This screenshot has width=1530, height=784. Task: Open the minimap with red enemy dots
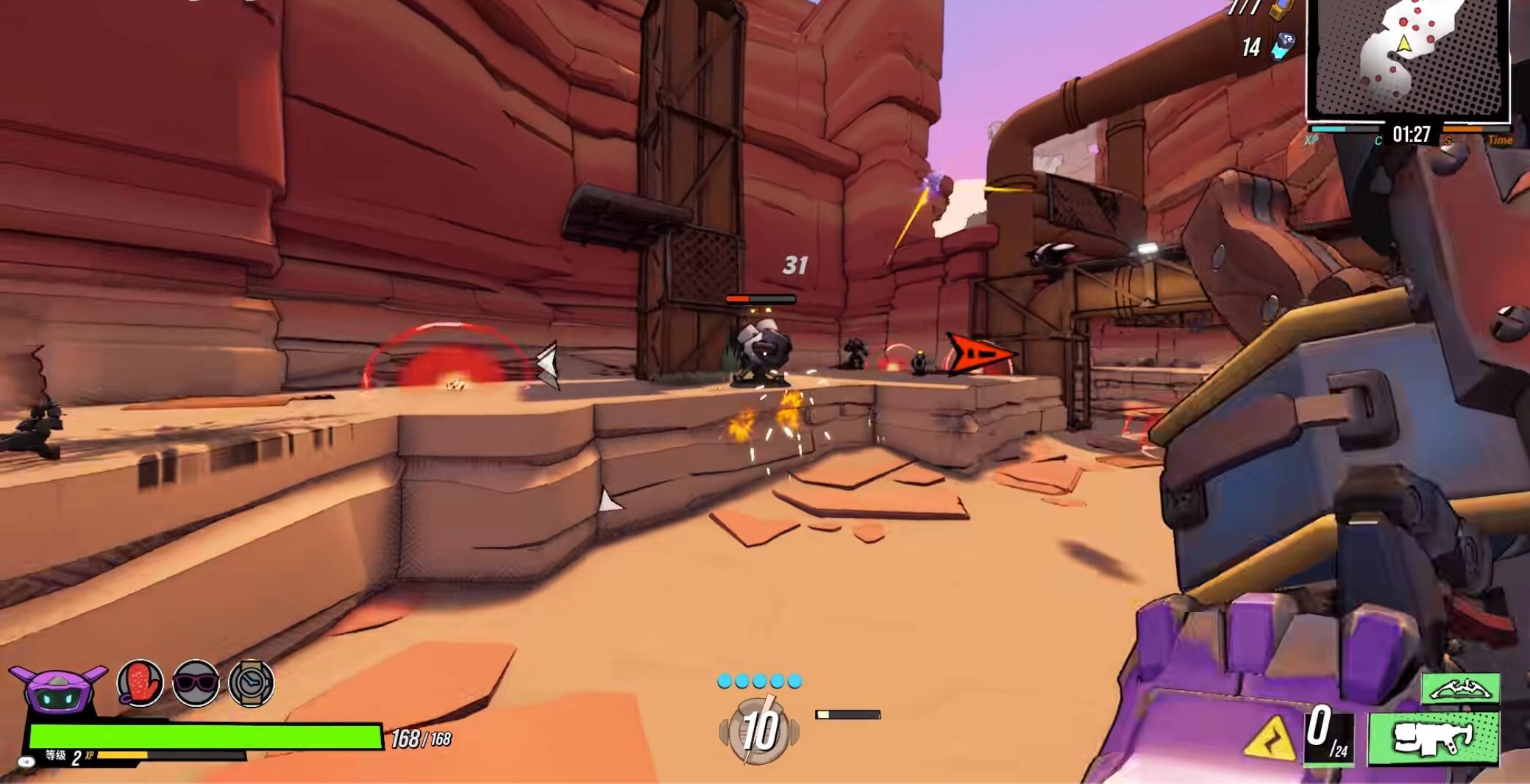click(x=1407, y=59)
